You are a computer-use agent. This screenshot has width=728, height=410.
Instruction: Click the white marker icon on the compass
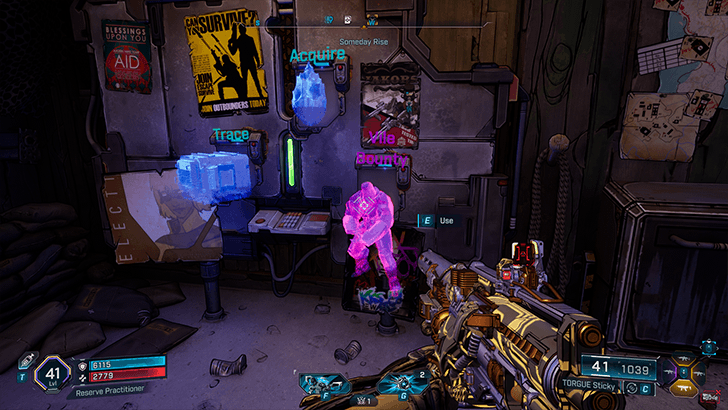(x=347, y=19)
